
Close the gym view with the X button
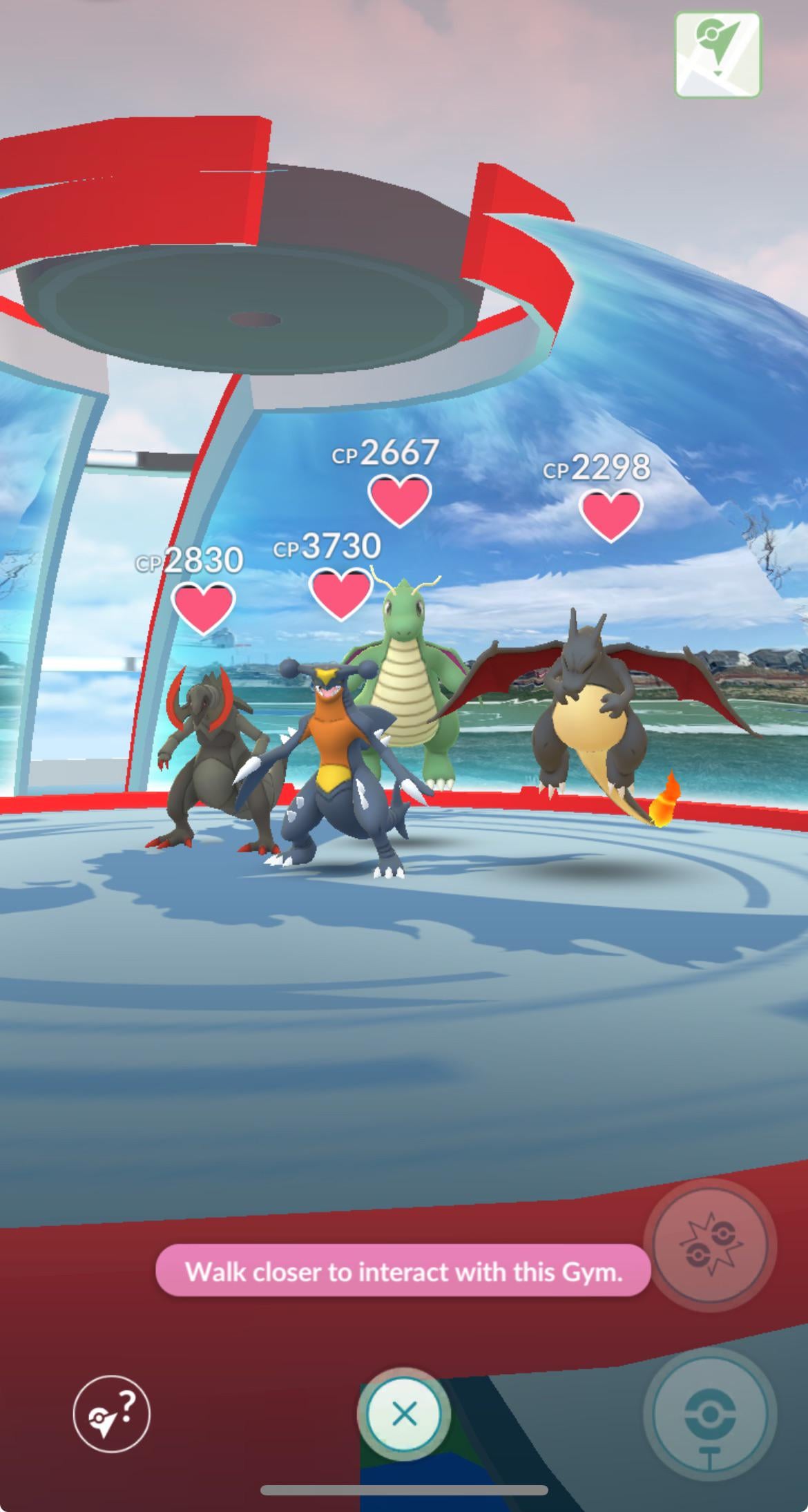pos(404,1414)
